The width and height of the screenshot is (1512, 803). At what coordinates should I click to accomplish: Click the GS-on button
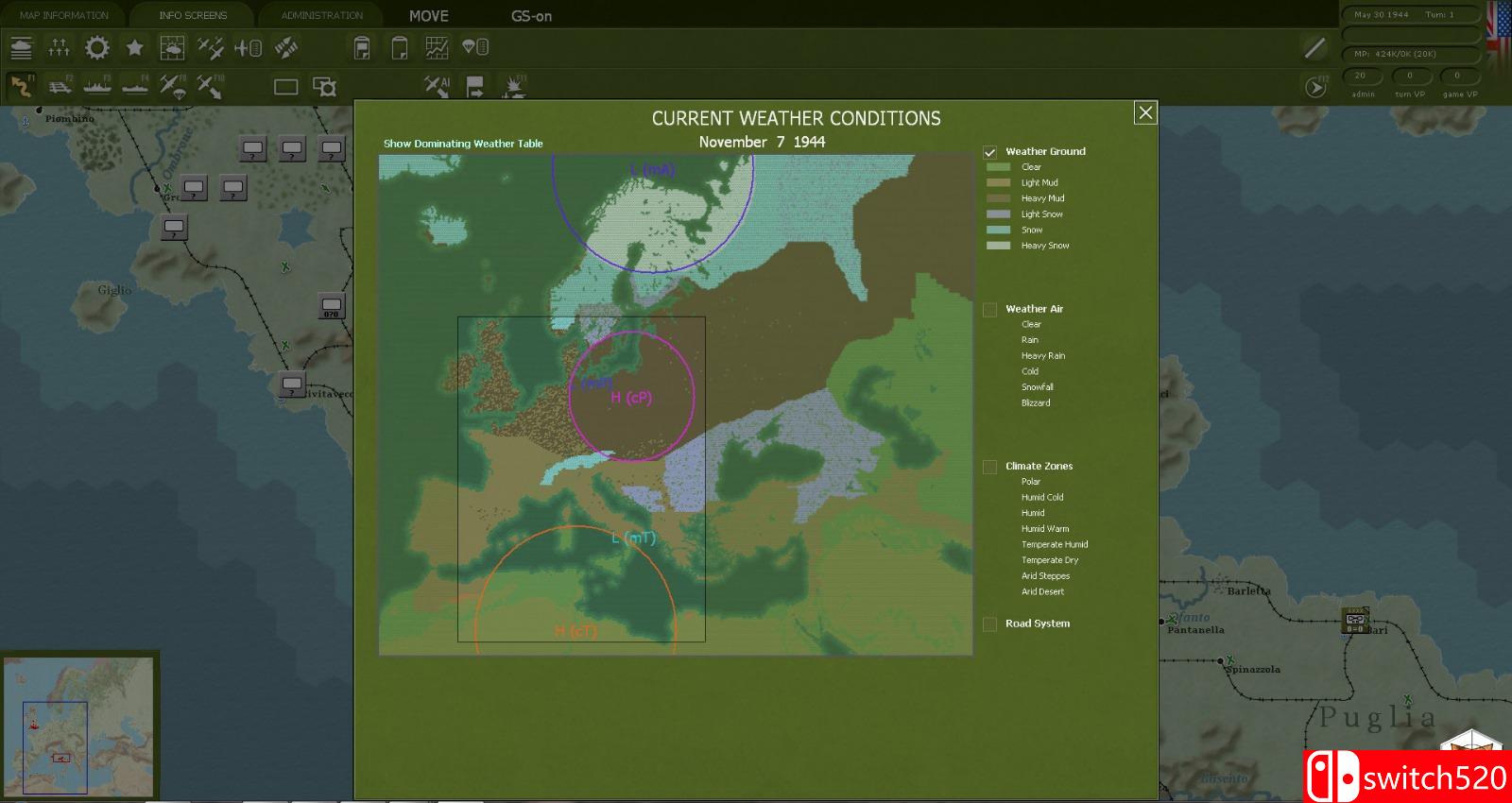[531, 16]
